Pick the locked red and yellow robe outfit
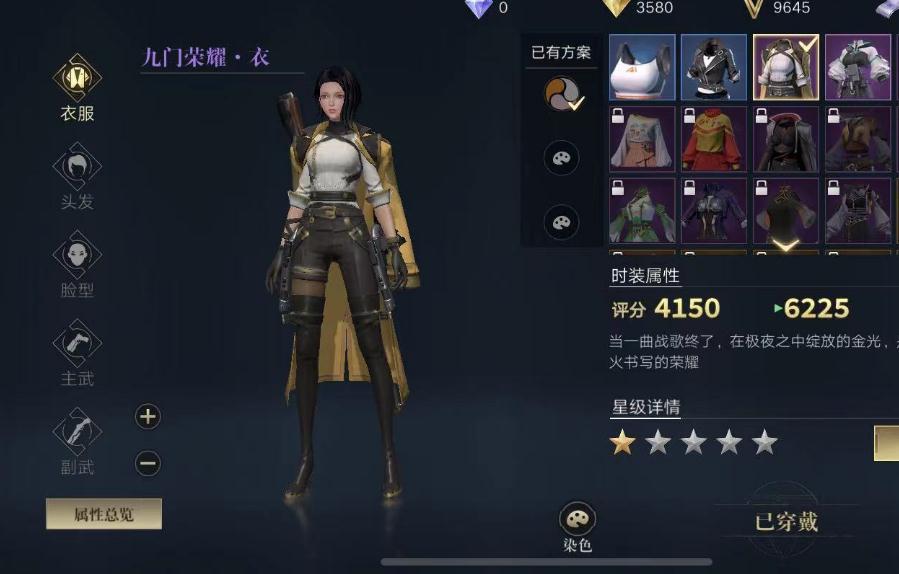Image resolution: width=899 pixels, height=574 pixels. click(713, 139)
